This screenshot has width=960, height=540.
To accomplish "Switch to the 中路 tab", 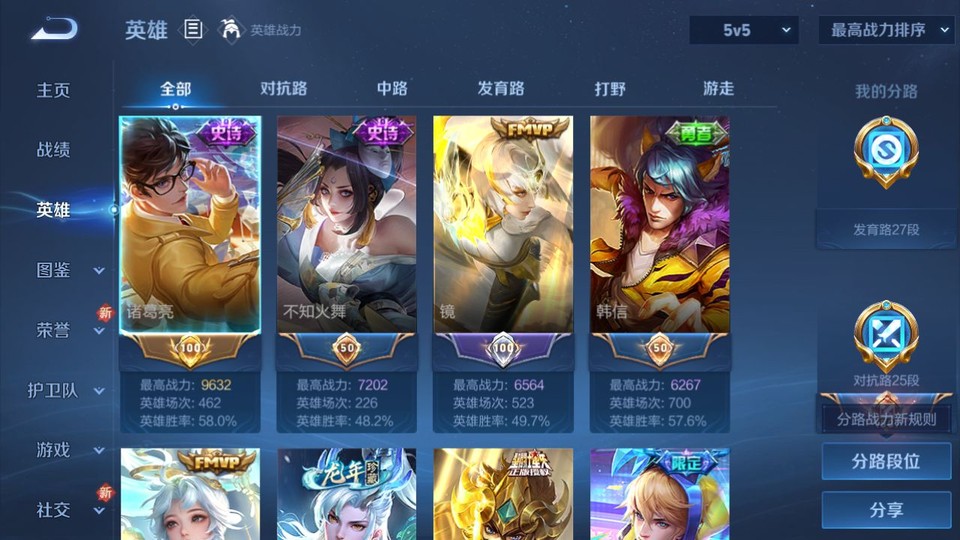I will (392, 88).
